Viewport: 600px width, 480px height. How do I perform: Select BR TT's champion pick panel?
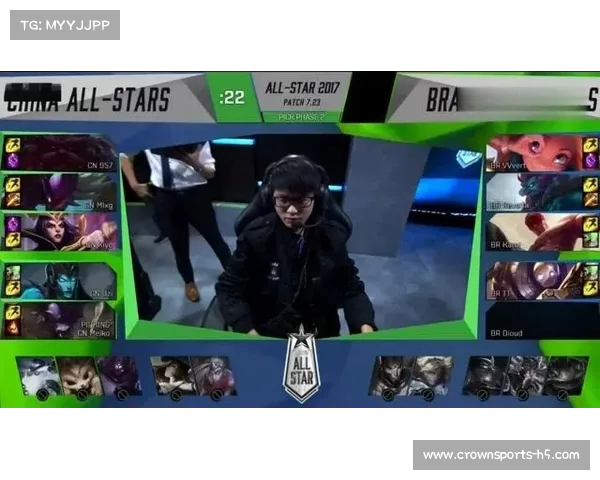click(535, 281)
